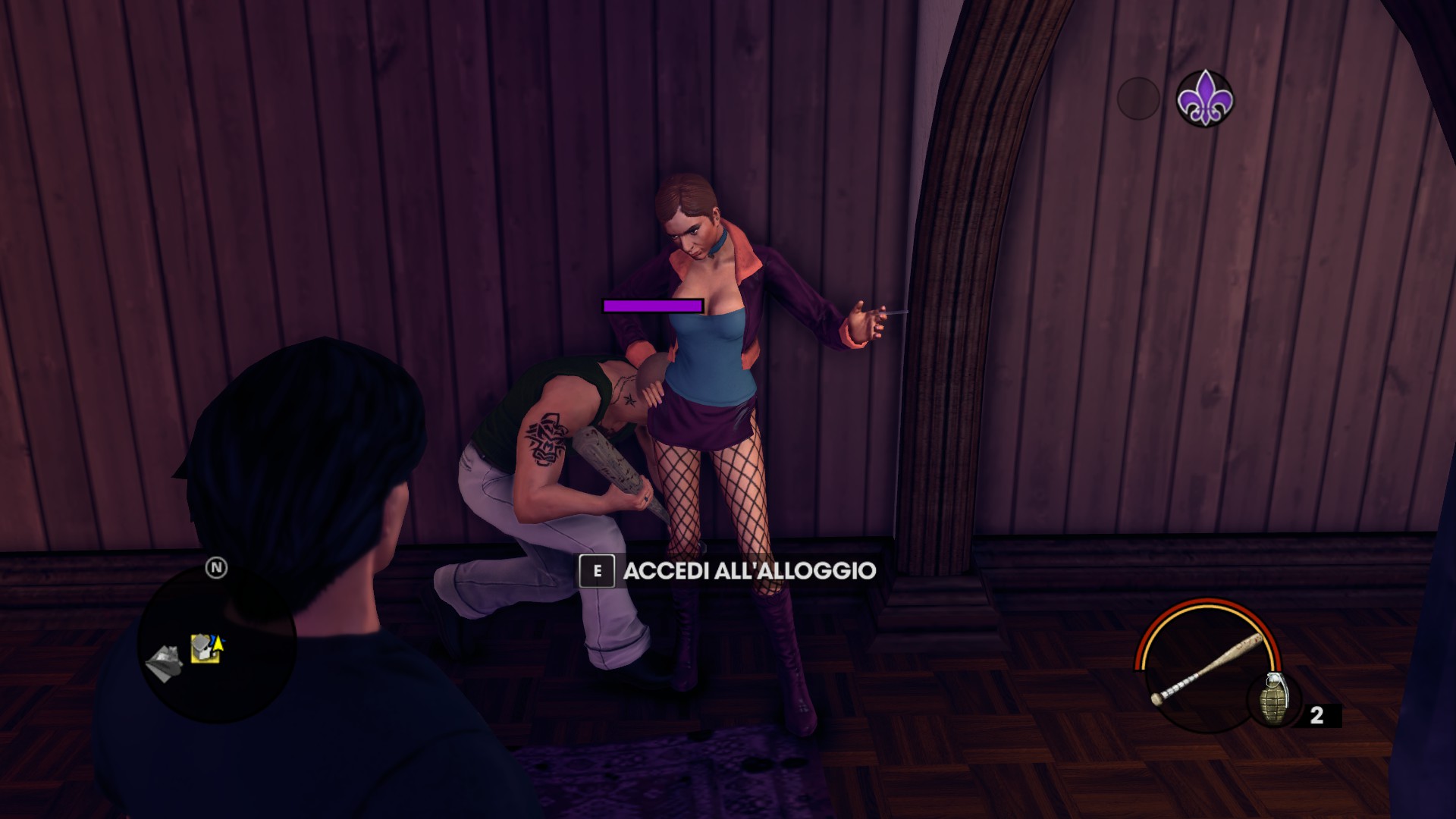1456x819 pixels.
Task: Select the grenade icon
Action: pos(1273,699)
